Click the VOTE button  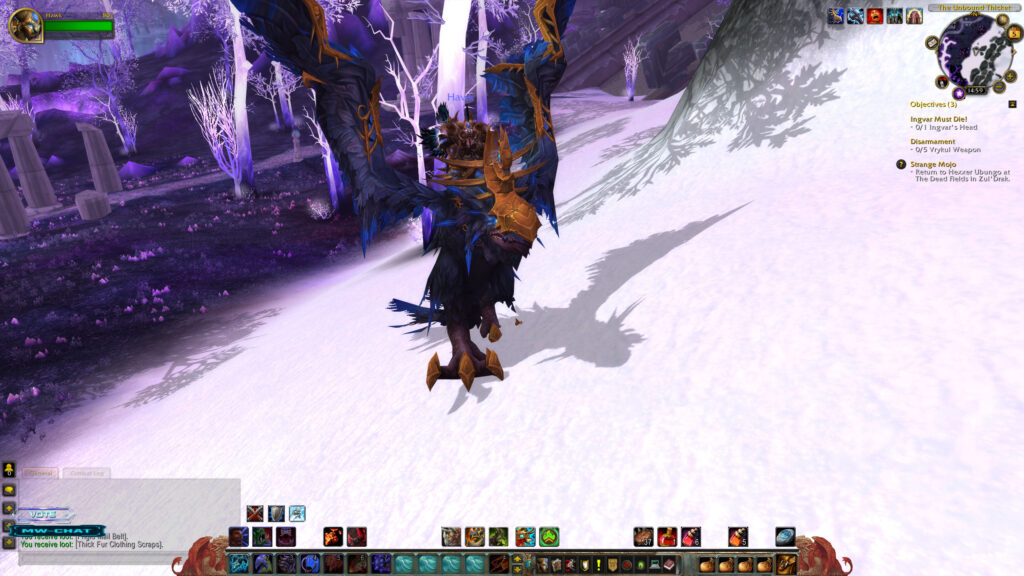pyautogui.click(x=43, y=514)
